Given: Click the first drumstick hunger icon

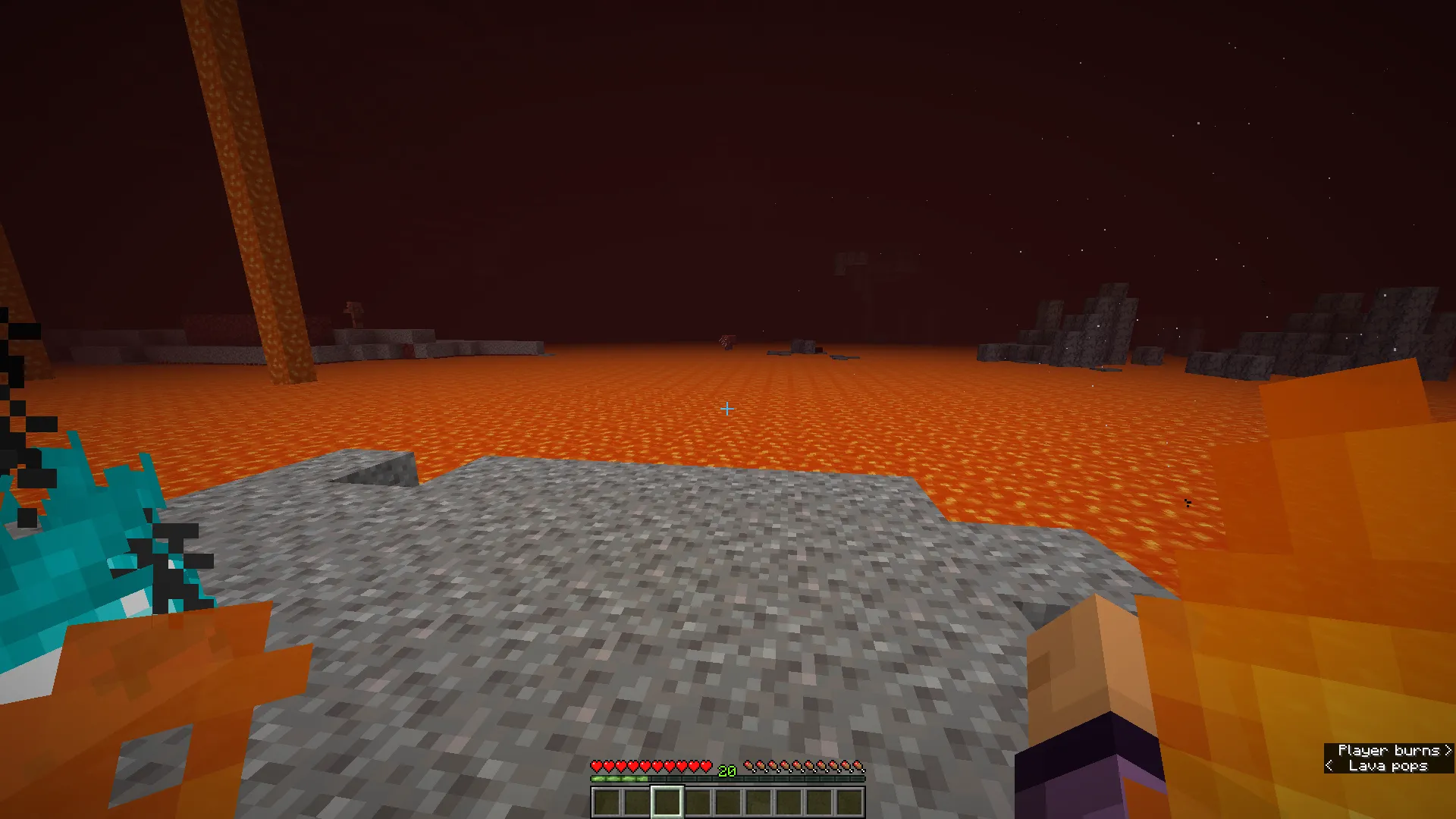Looking at the screenshot, I should tap(751, 766).
